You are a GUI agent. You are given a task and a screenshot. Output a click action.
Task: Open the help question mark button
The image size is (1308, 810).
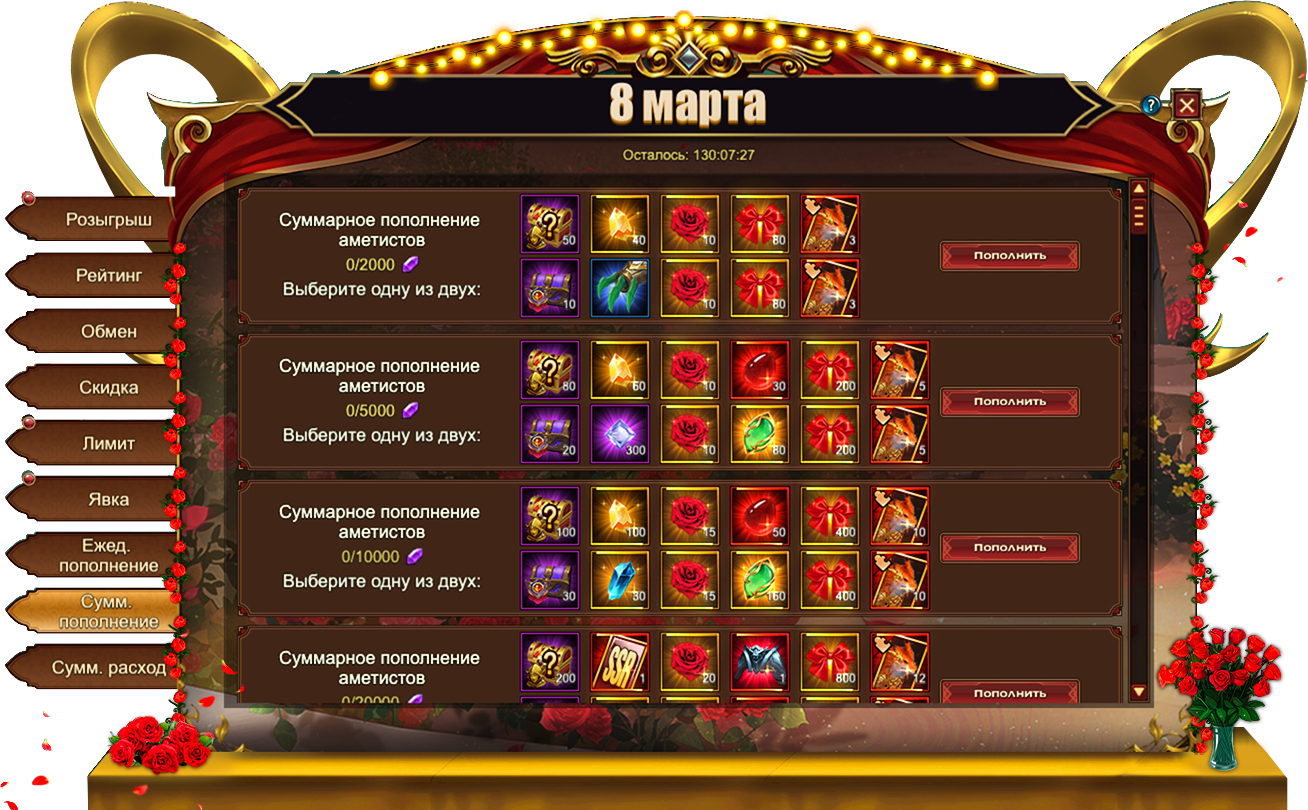[x=1151, y=104]
